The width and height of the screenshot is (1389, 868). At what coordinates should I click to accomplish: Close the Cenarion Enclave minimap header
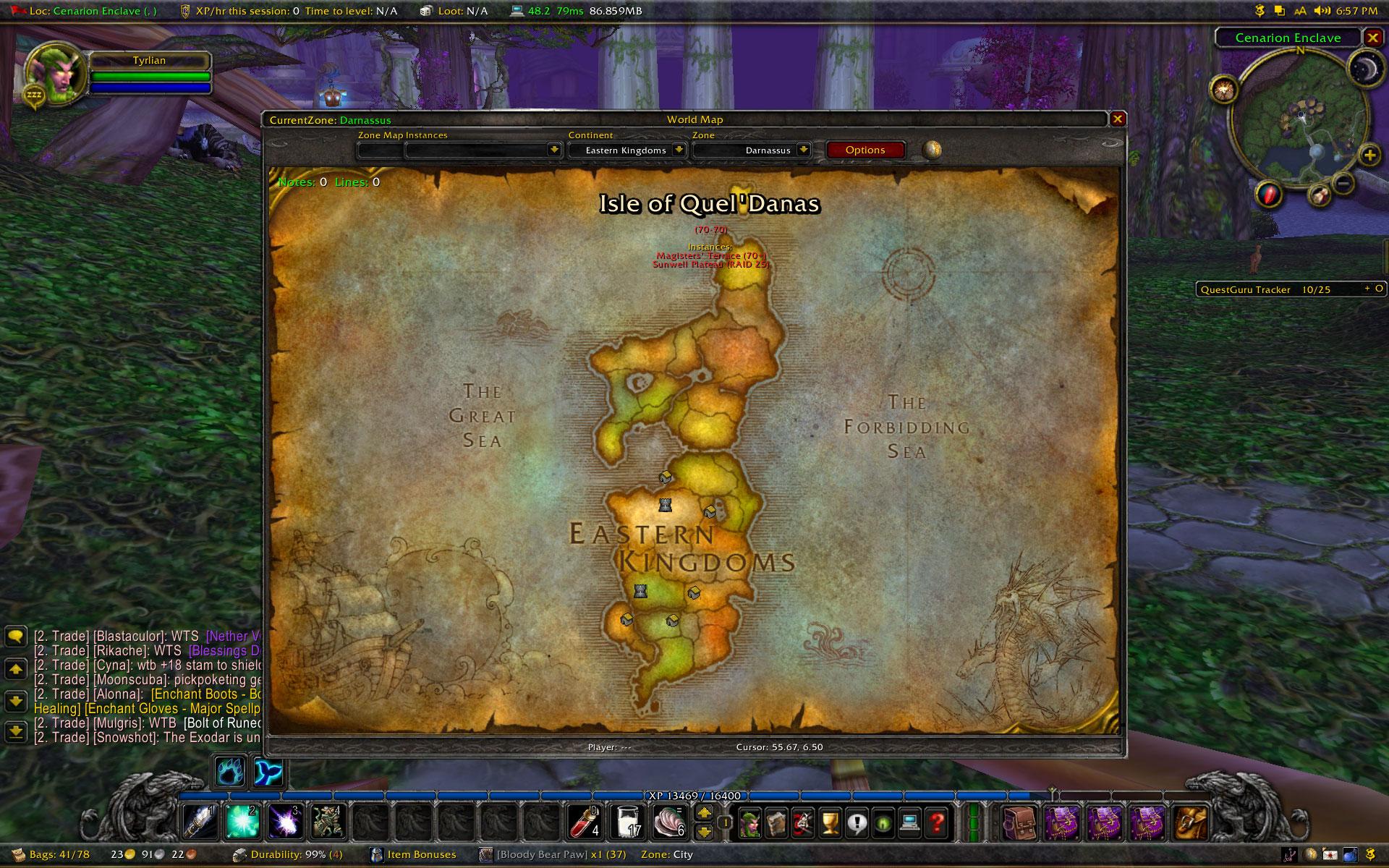tap(1372, 38)
